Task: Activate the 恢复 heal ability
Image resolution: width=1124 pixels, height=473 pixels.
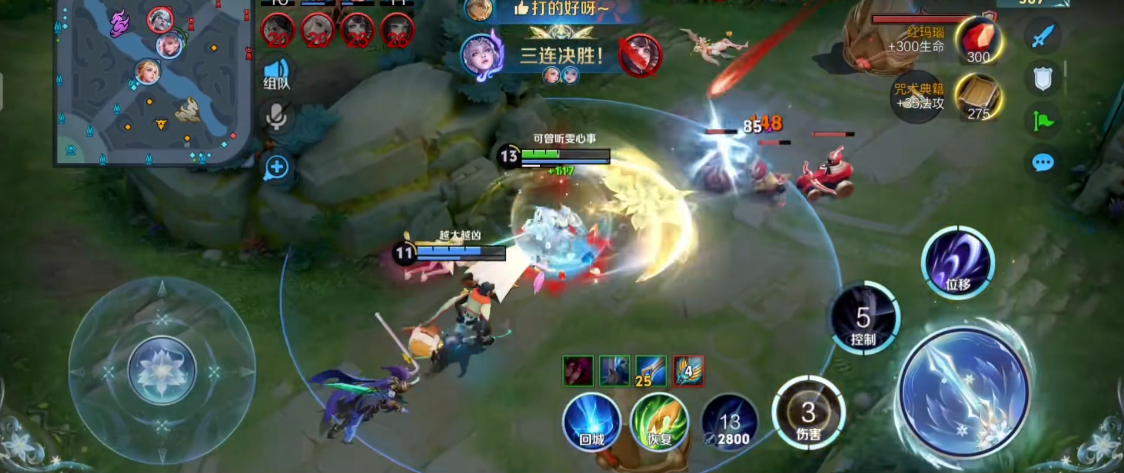Action: coord(658,420)
